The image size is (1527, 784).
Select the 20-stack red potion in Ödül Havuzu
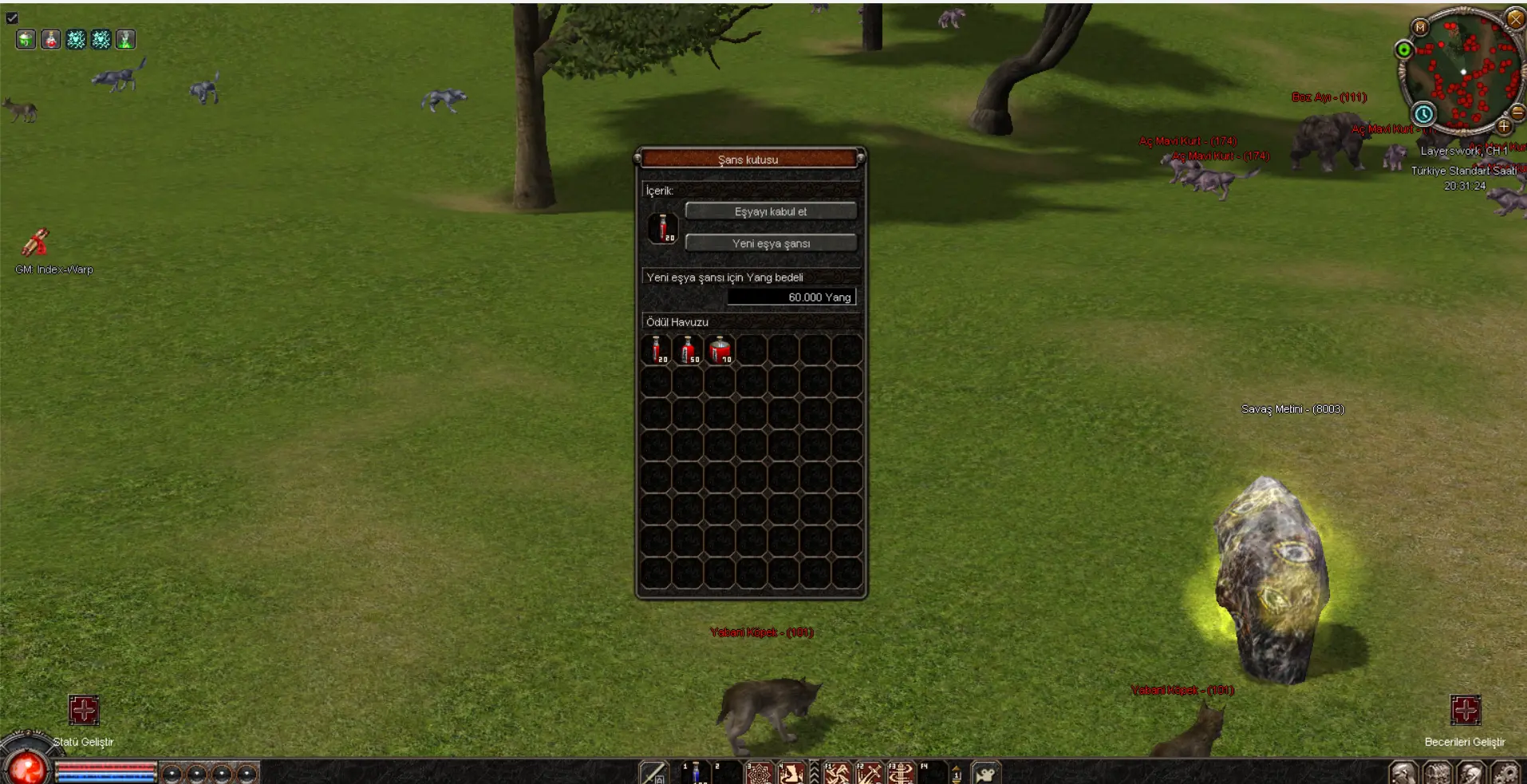pos(657,350)
